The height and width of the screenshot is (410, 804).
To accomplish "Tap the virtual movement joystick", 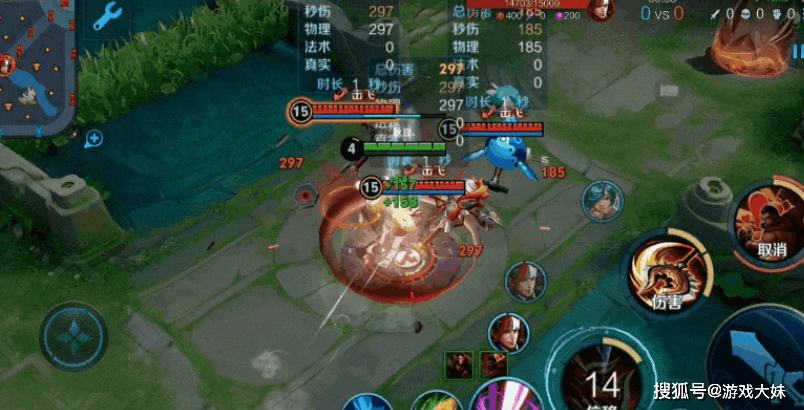I will [x=74, y=337].
